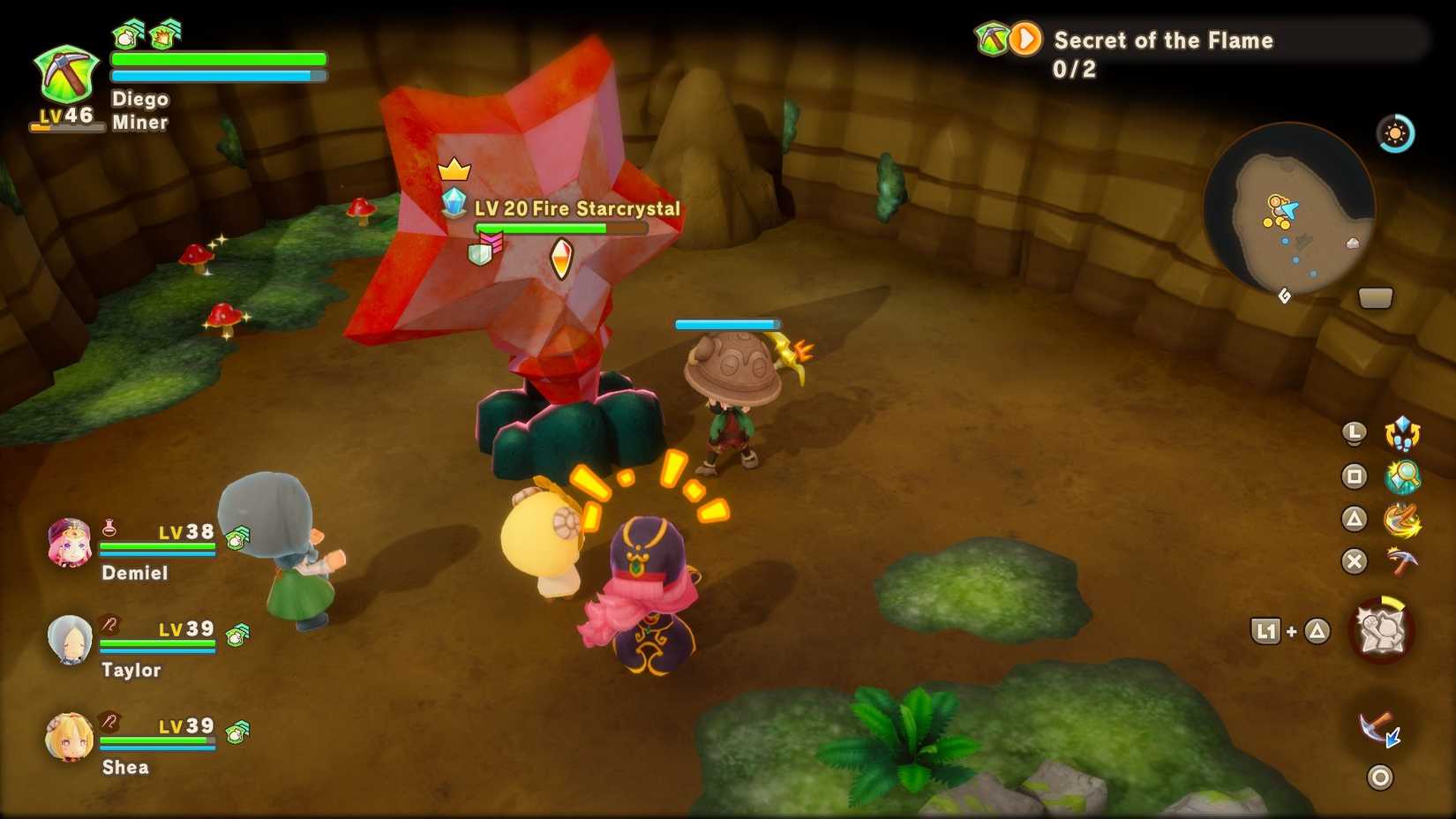Click the Fire Starcrystal's green health bar
The height and width of the screenshot is (819, 1456).
543,228
